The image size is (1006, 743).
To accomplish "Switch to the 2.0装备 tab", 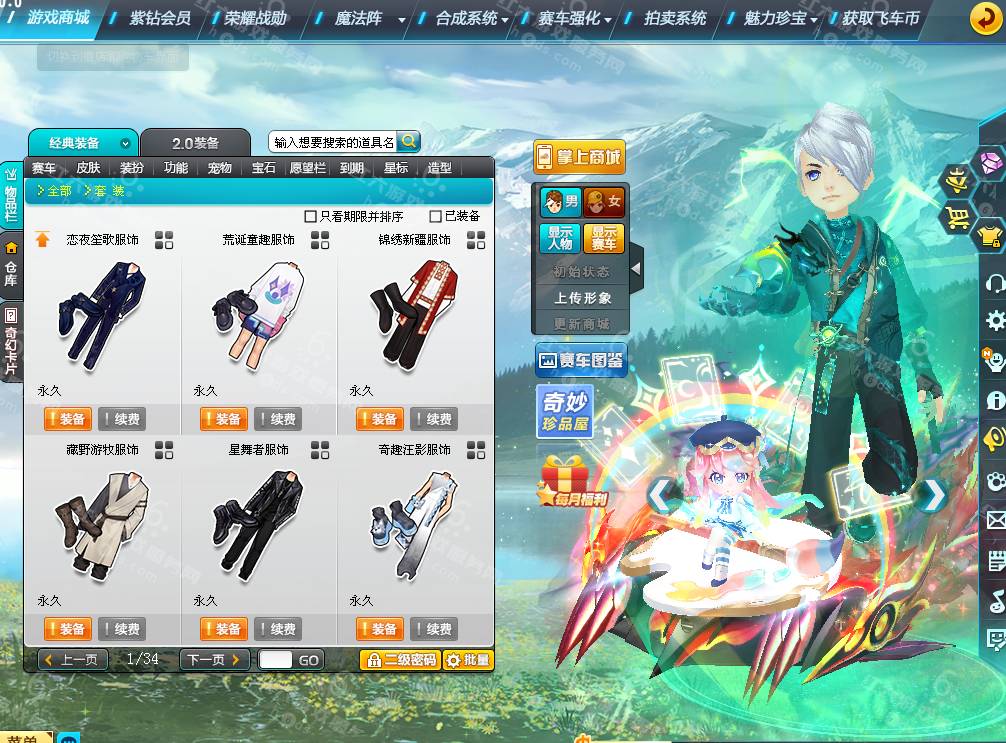I will pyautogui.click(x=195, y=143).
